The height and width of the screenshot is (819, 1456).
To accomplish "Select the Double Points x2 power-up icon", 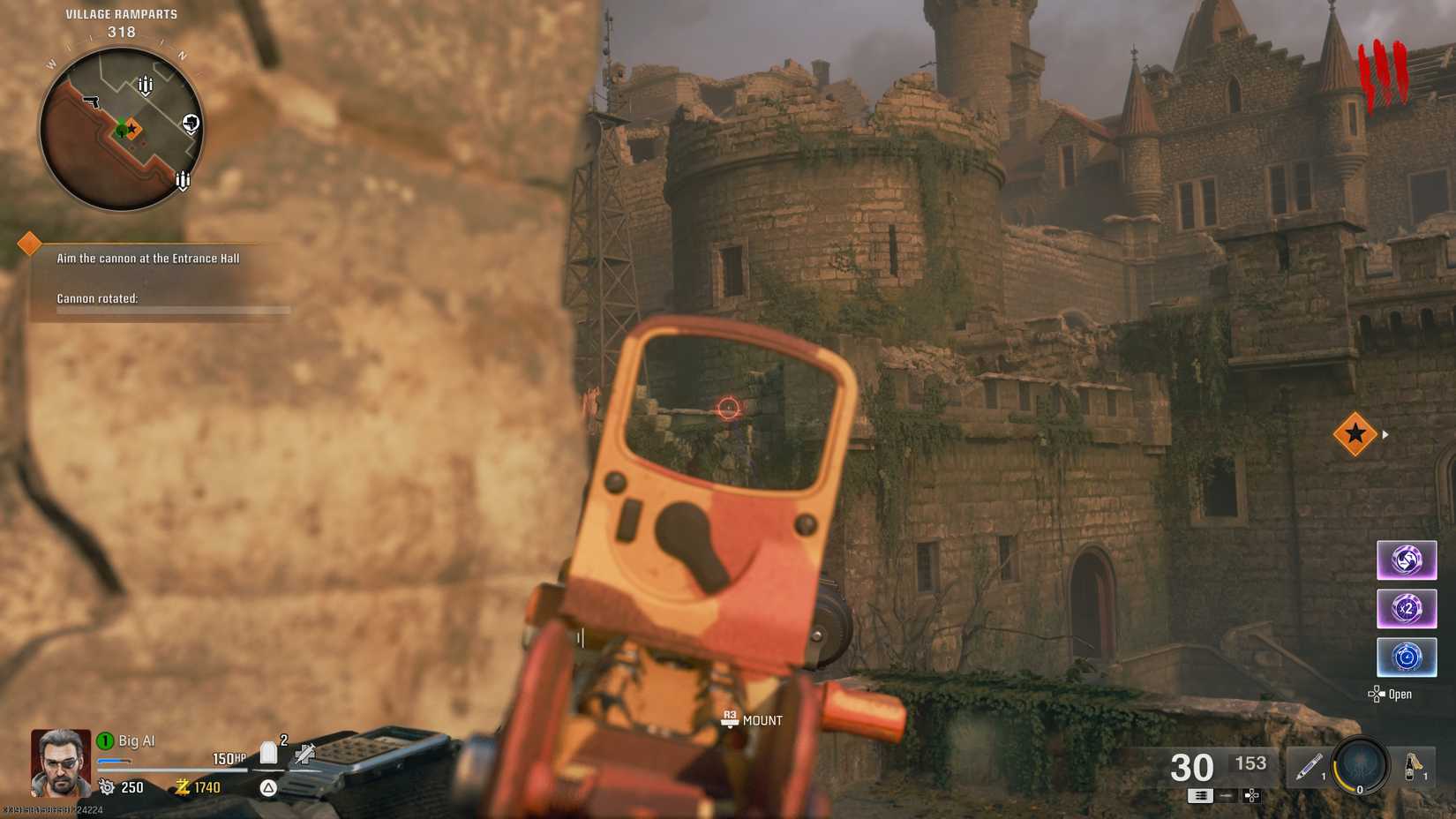I will pyautogui.click(x=1406, y=608).
